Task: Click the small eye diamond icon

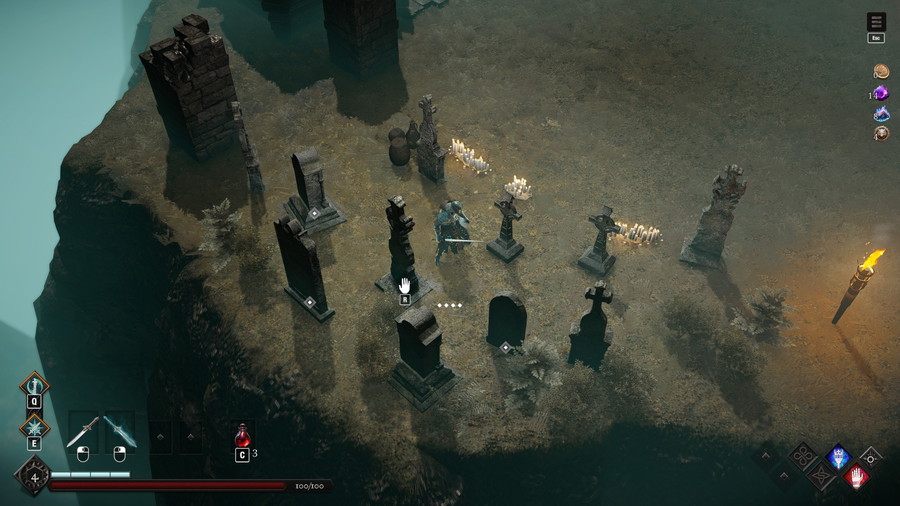Action: [x=872, y=457]
